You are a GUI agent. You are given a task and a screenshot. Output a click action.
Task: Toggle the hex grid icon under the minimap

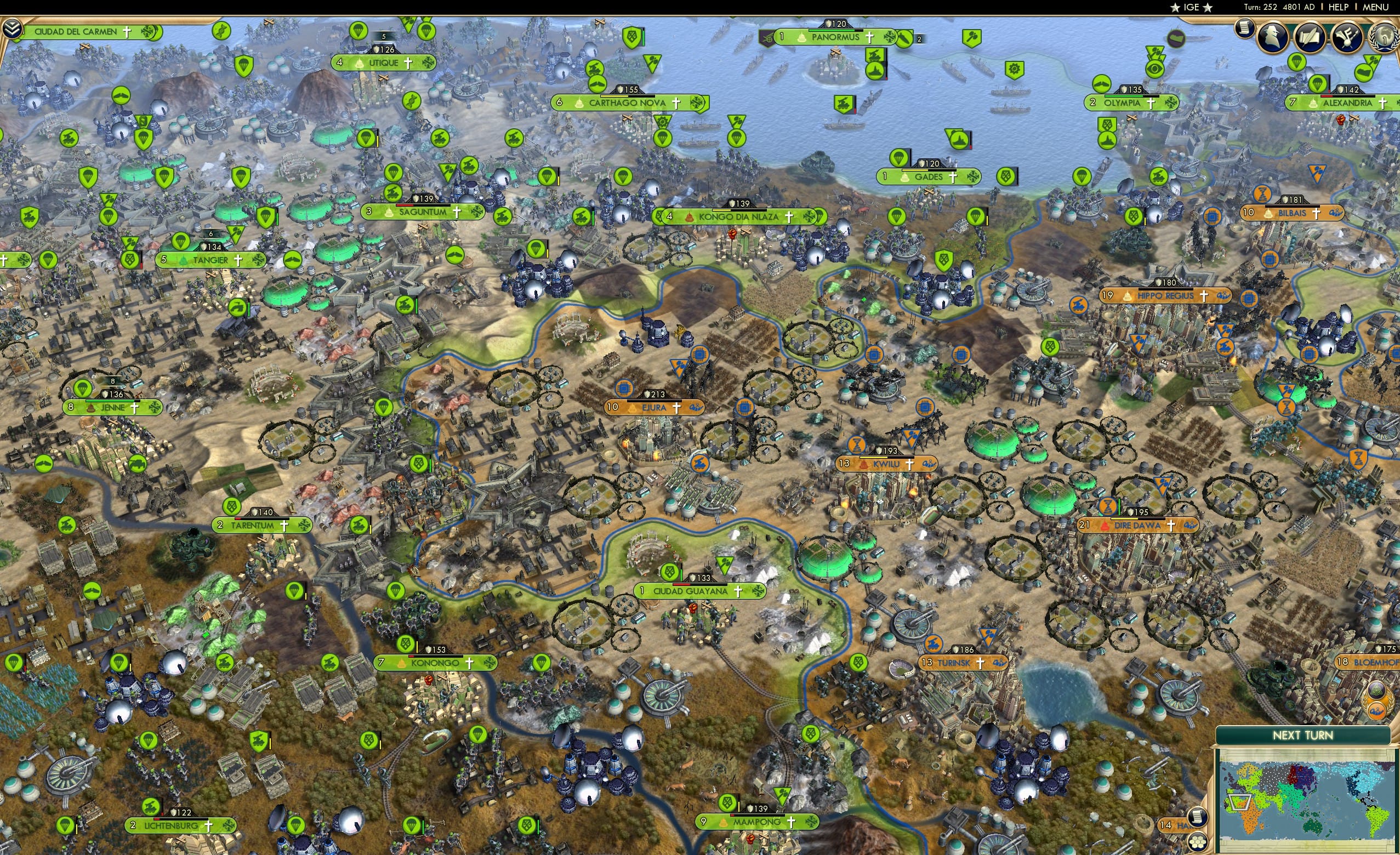coord(1197,842)
